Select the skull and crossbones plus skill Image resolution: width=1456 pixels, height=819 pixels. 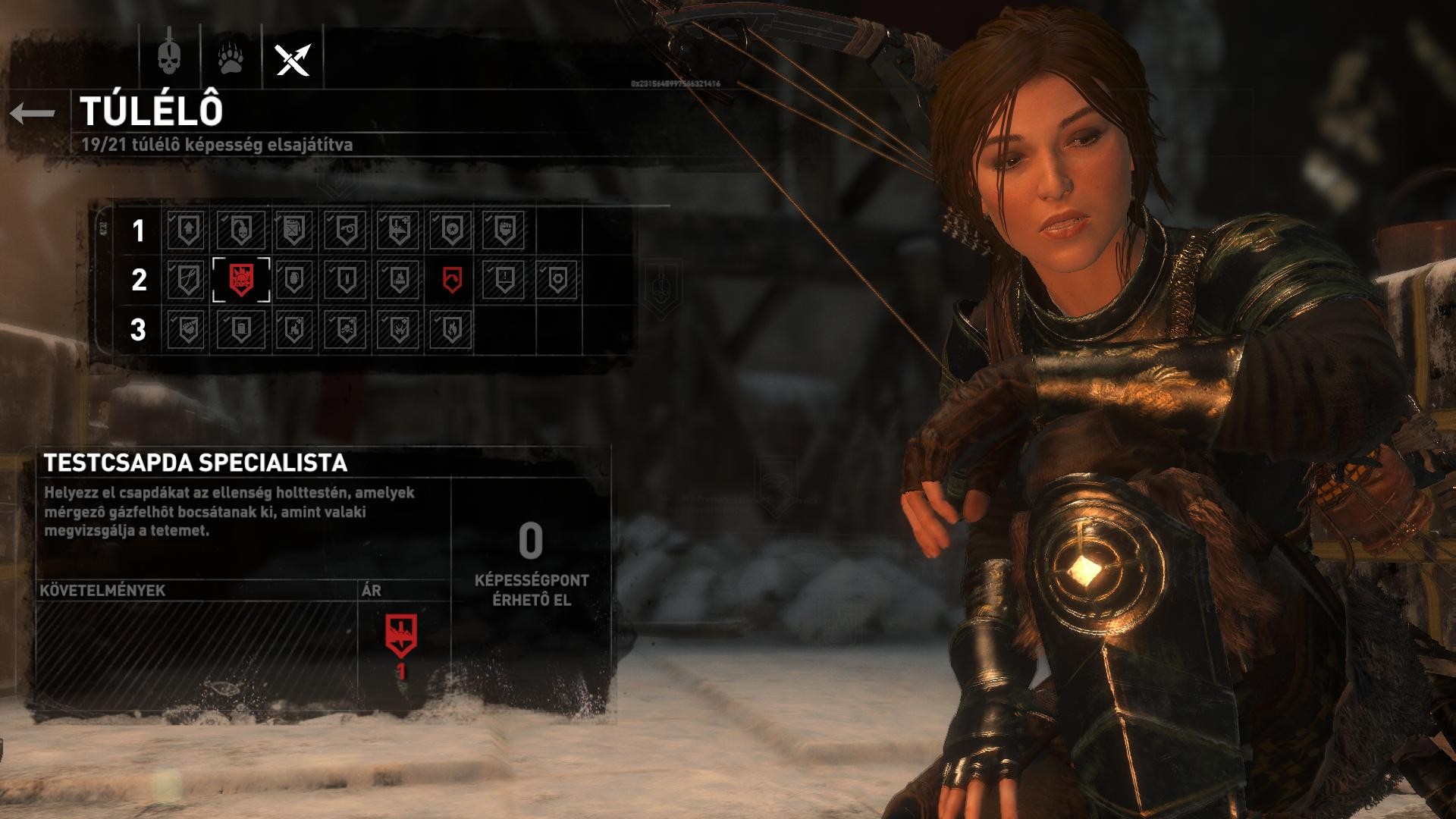tap(346, 330)
